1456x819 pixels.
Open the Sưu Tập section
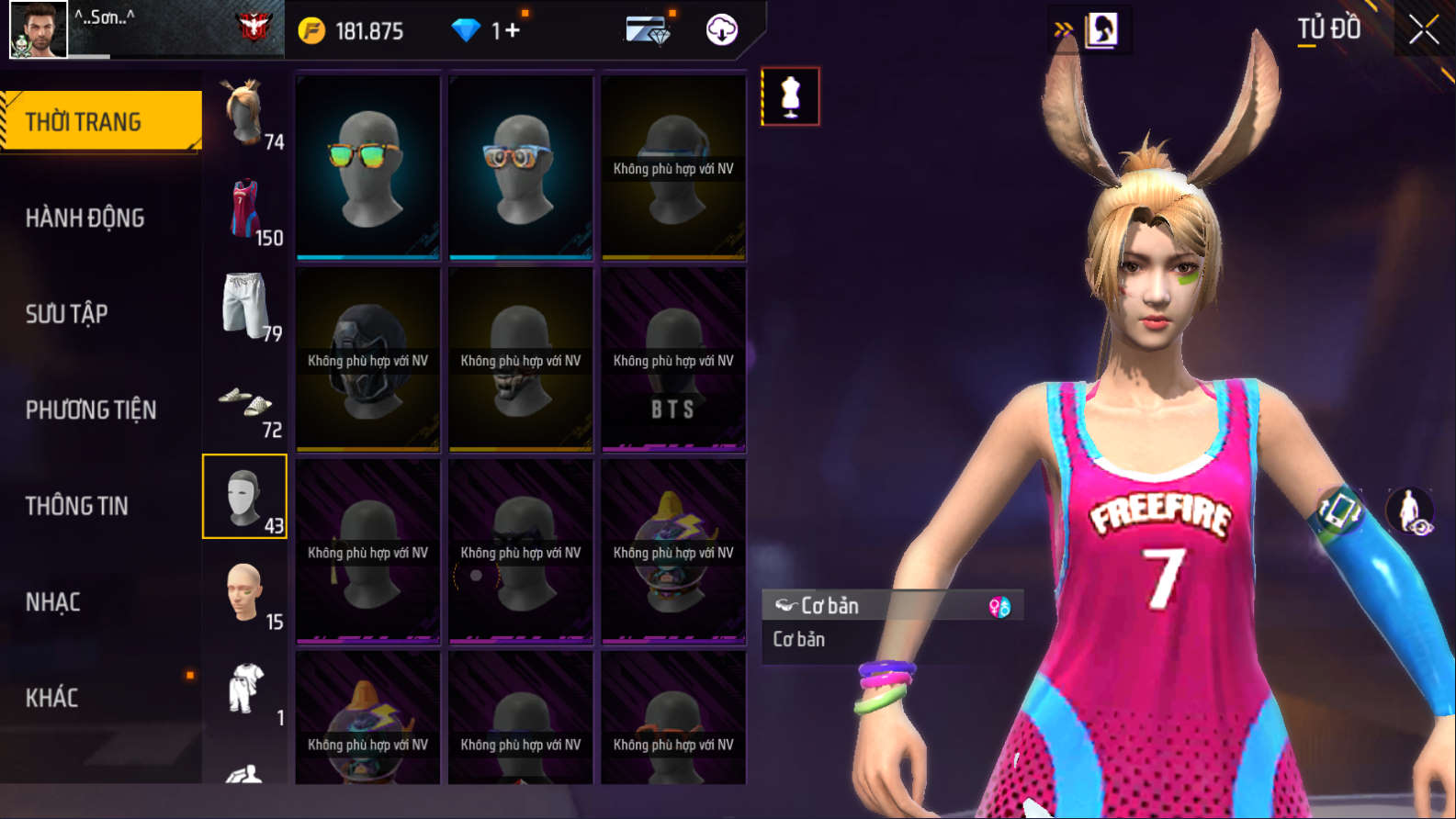click(x=66, y=314)
